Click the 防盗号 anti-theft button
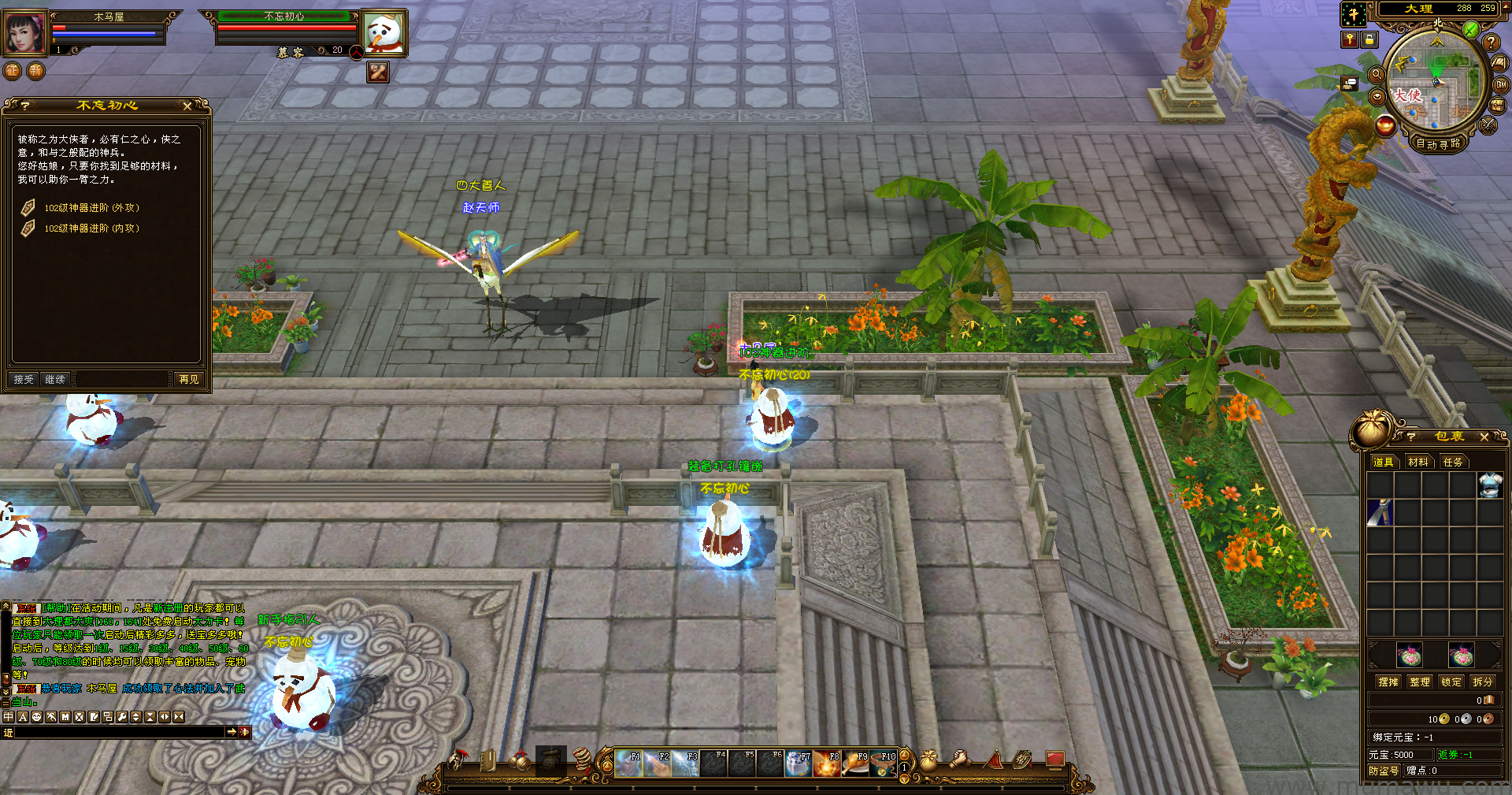The height and width of the screenshot is (795, 1512). coord(1384,771)
